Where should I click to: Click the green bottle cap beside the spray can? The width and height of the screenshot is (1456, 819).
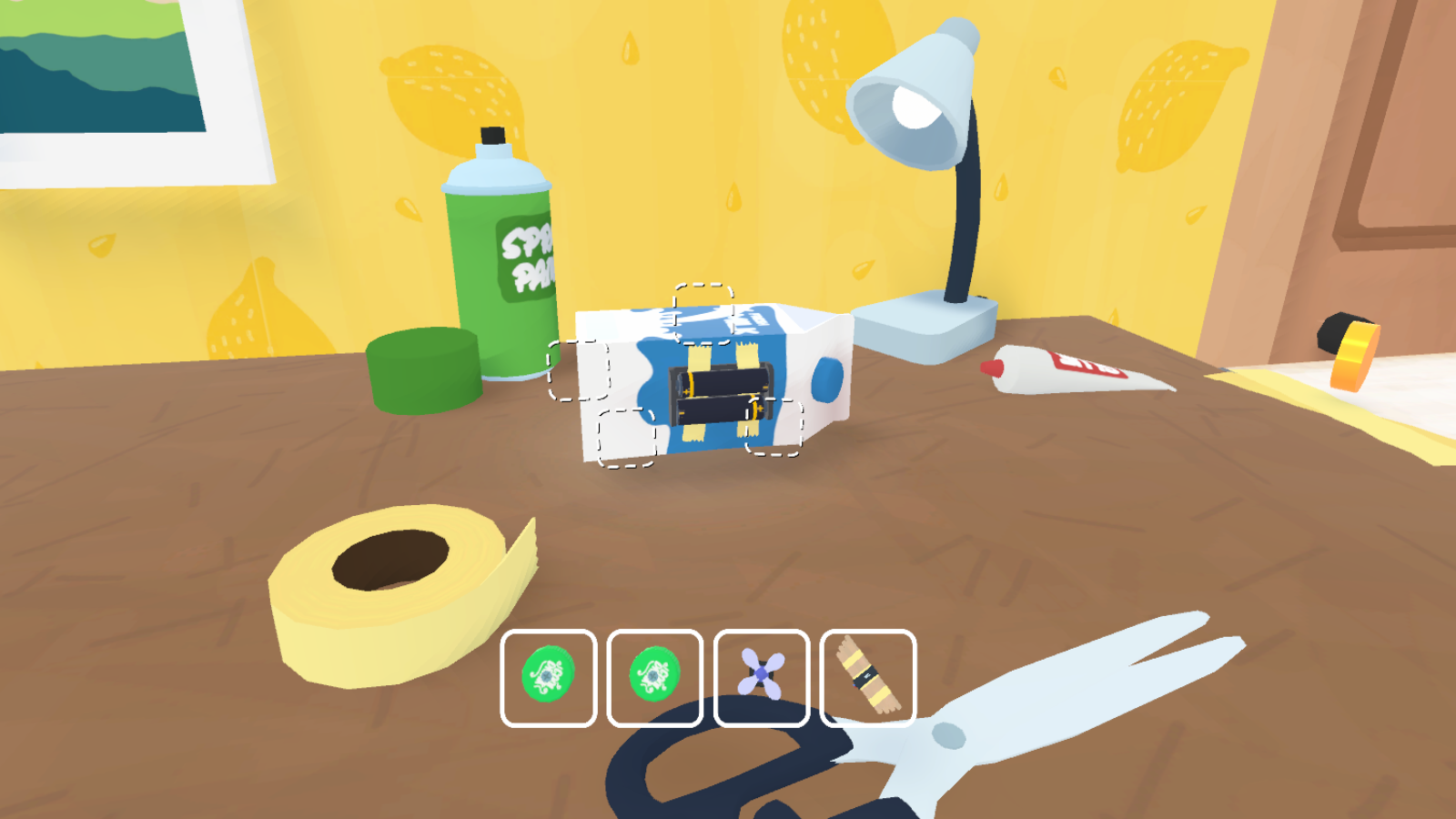[x=423, y=369]
